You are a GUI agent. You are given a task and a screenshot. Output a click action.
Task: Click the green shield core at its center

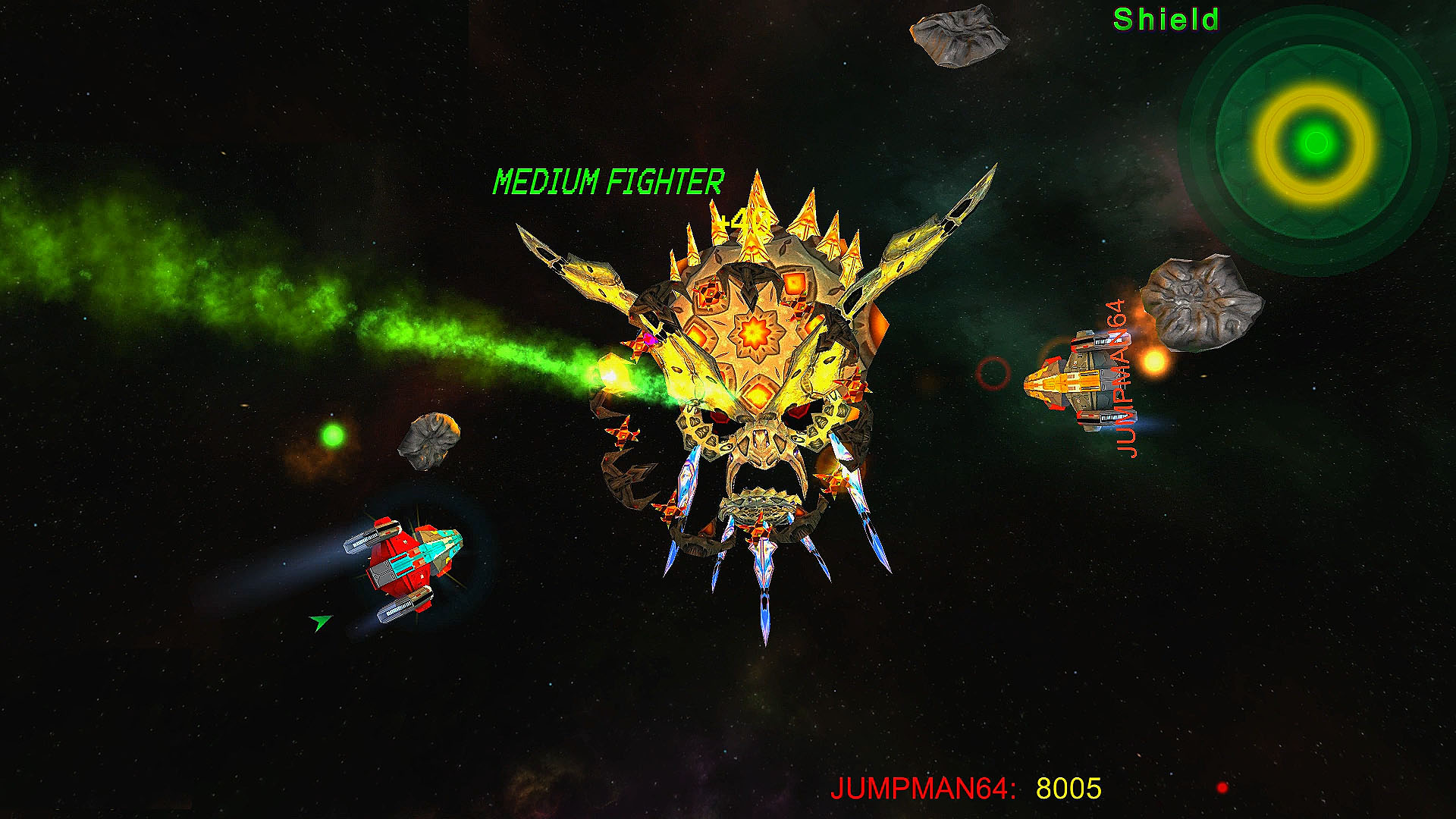1314,141
